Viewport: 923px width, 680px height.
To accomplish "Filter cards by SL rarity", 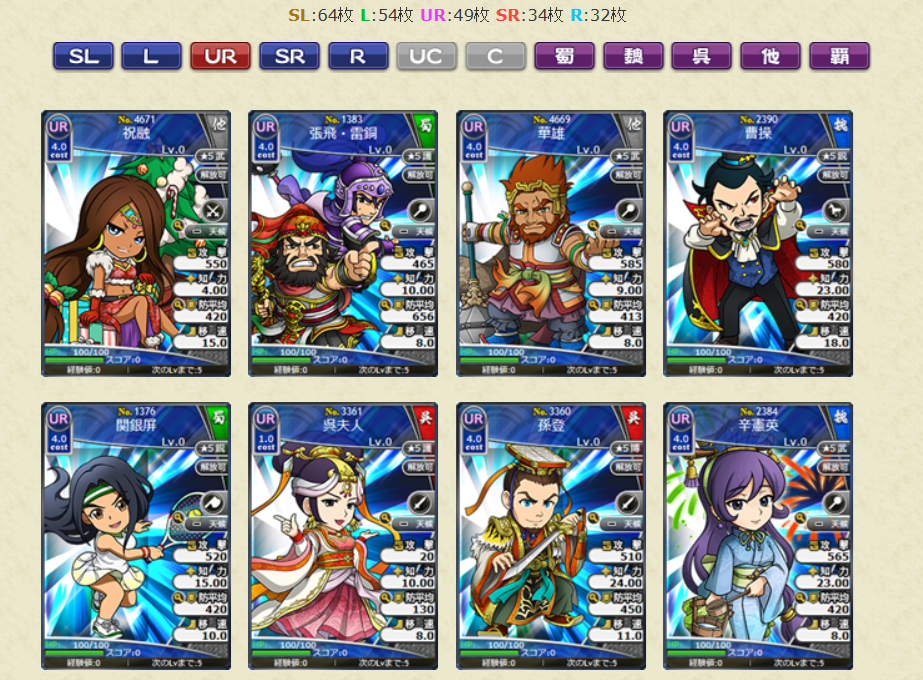I will [83, 56].
